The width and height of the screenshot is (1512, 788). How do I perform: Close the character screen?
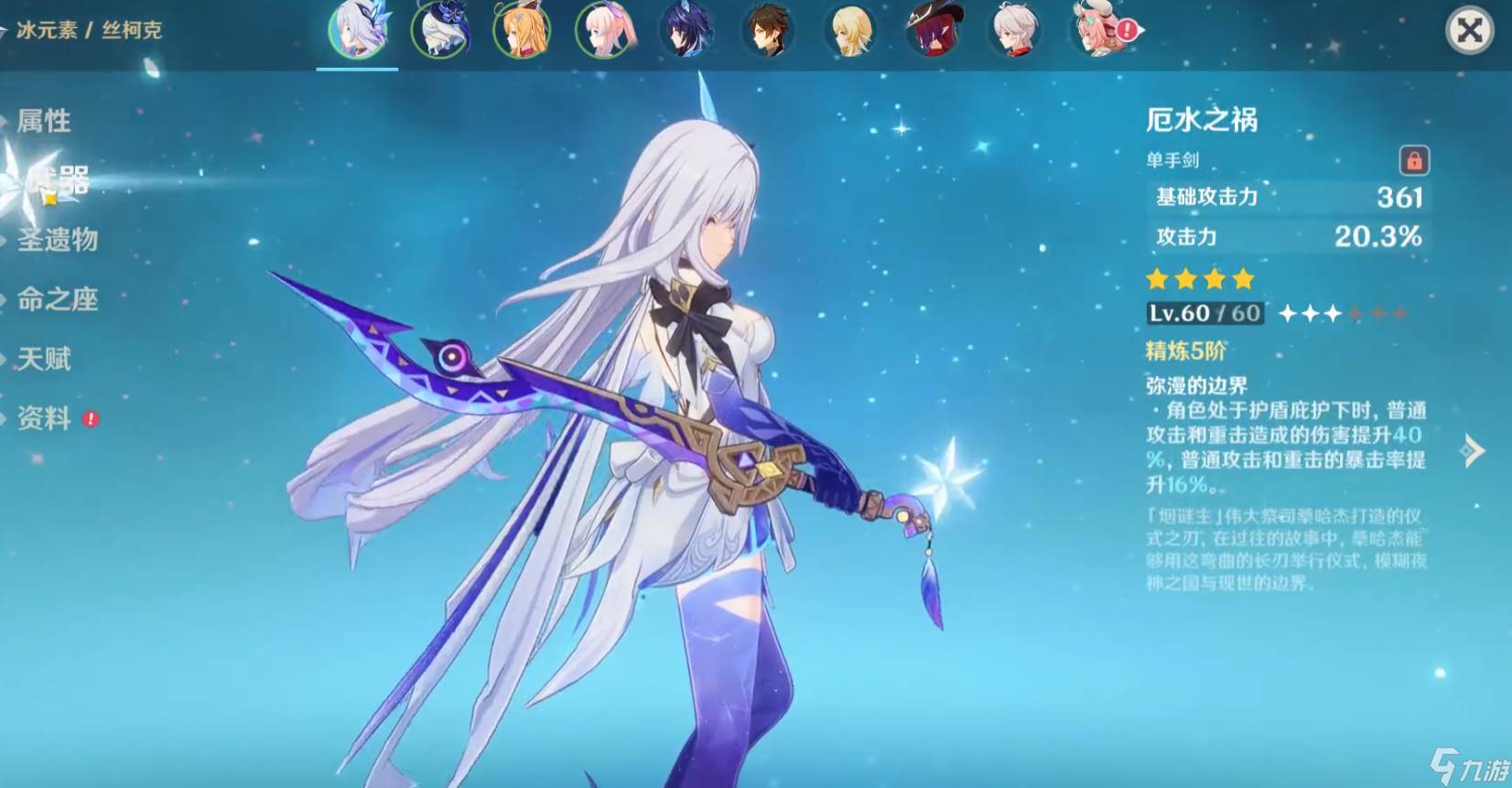click(x=1469, y=31)
